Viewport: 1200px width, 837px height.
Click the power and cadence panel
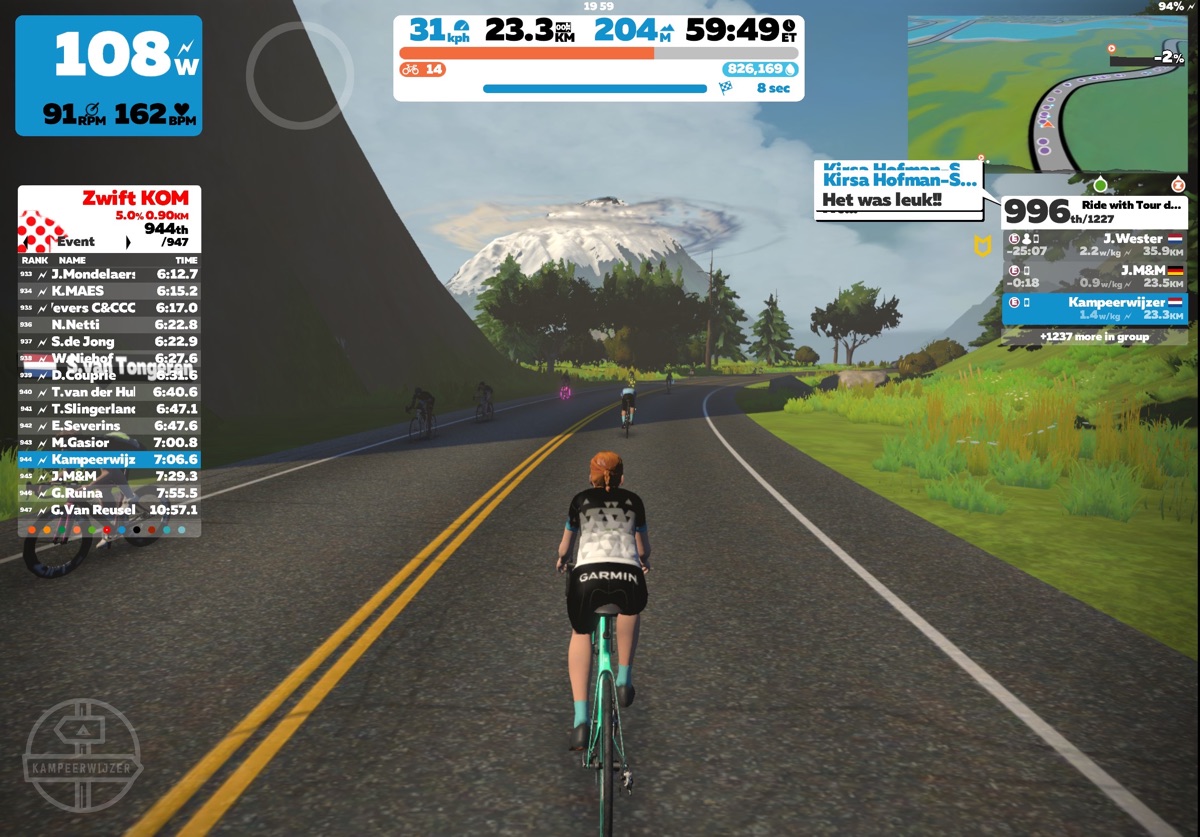(108, 75)
